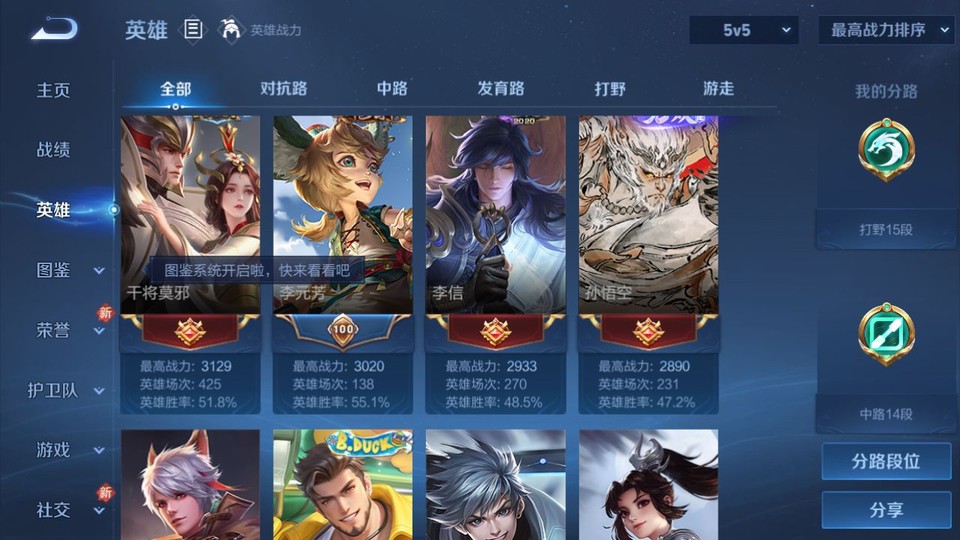Open the 战绩 match record entry
The width and height of the screenshot is (960, 540).
tap(54, 150)
